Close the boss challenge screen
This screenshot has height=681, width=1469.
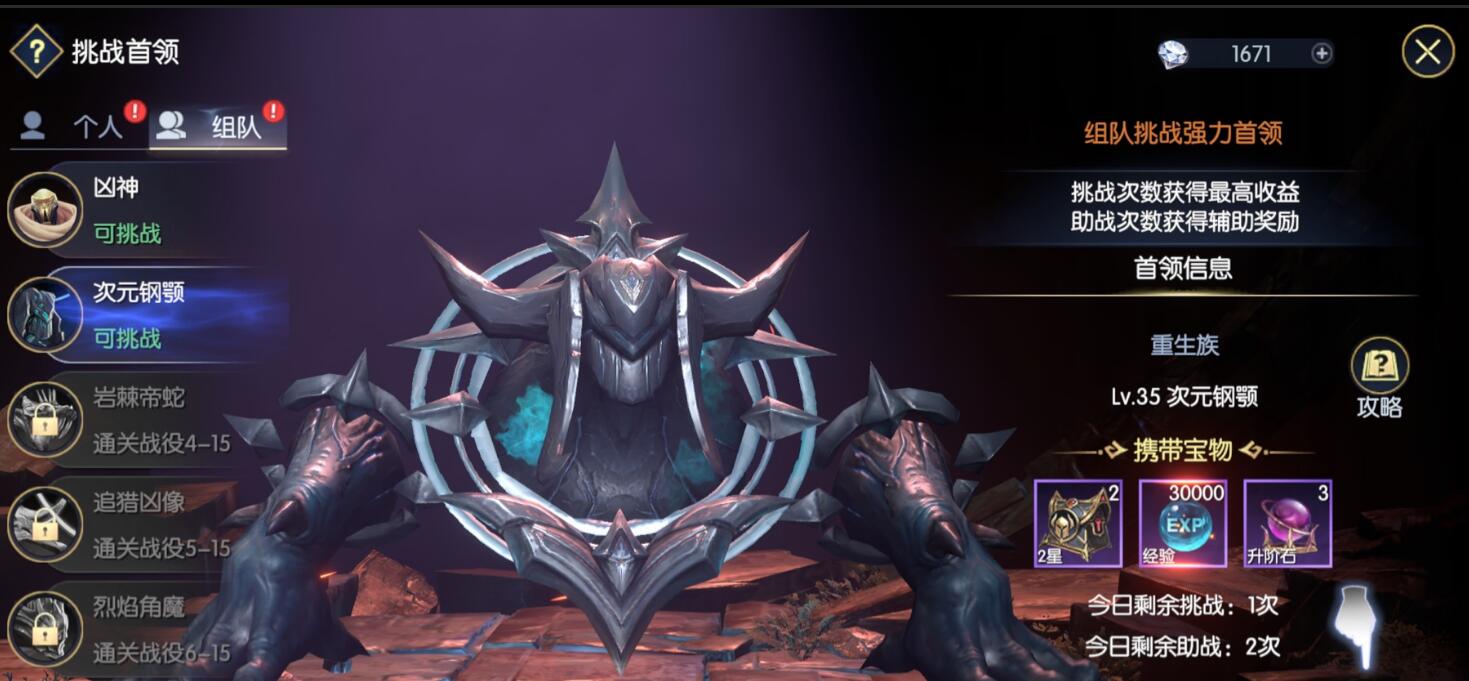tap(1427, 52)
